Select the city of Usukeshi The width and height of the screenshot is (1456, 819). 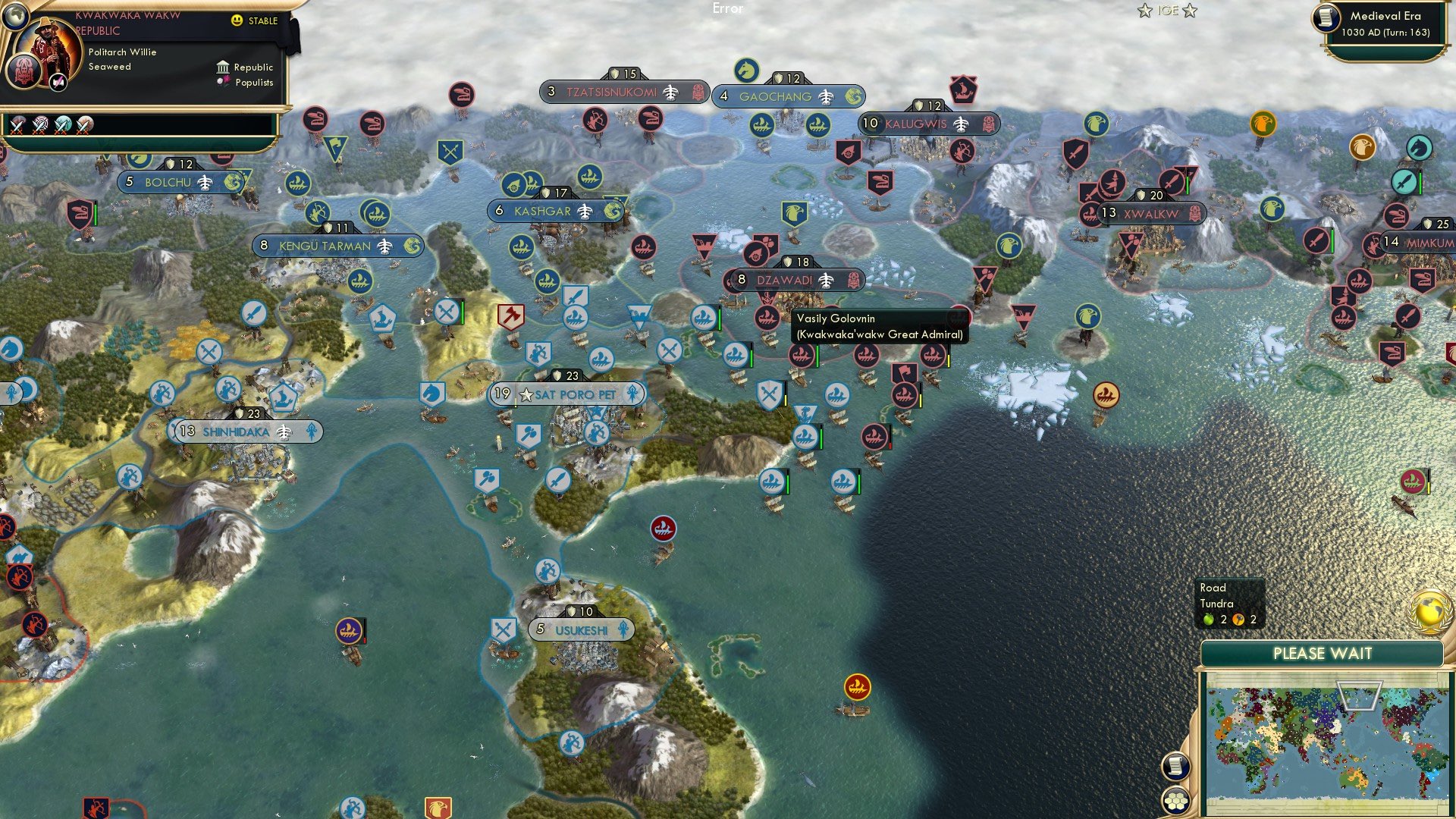point(580,629)
